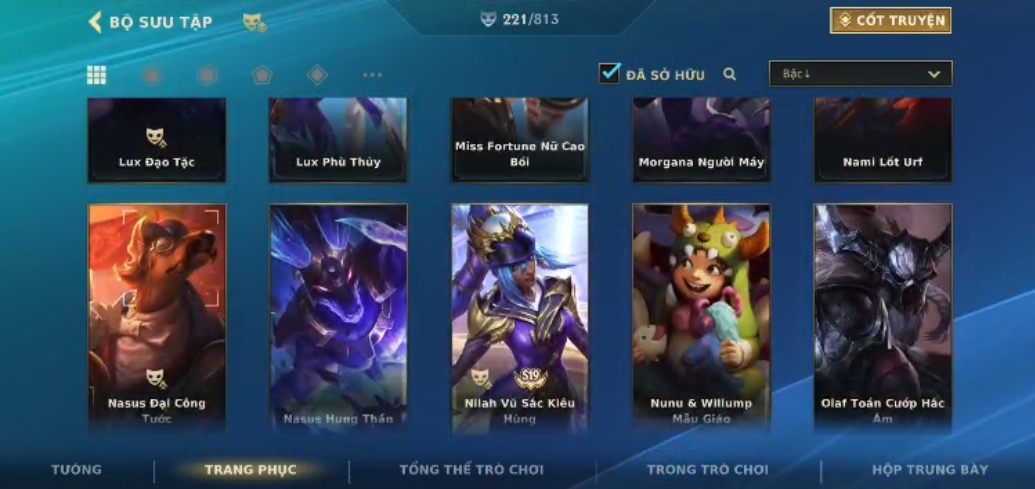The width and height of the screenshot is (1035, 489).
Task: Open the skin search magnifier
Action: [x=730, y=74]
